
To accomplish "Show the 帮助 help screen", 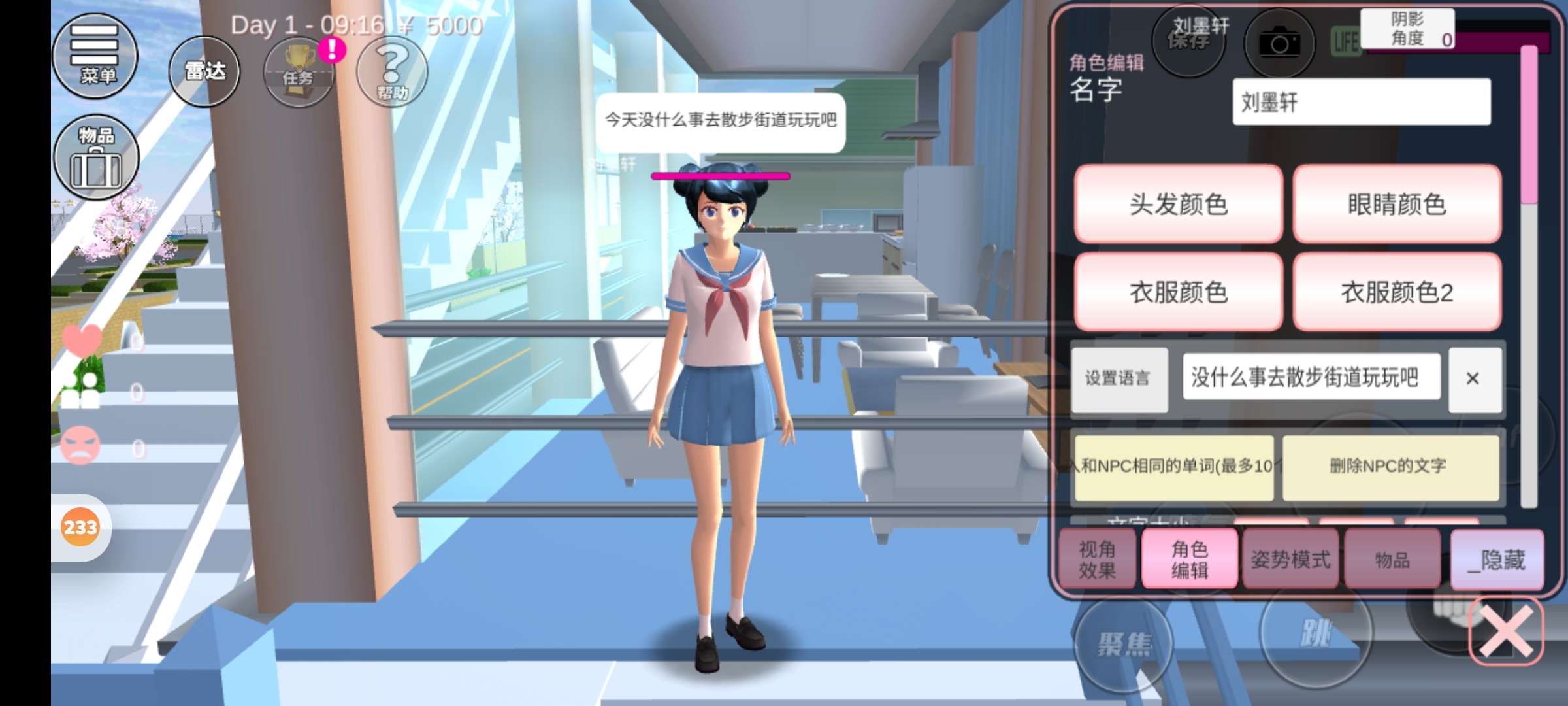I will click(392, 71).
